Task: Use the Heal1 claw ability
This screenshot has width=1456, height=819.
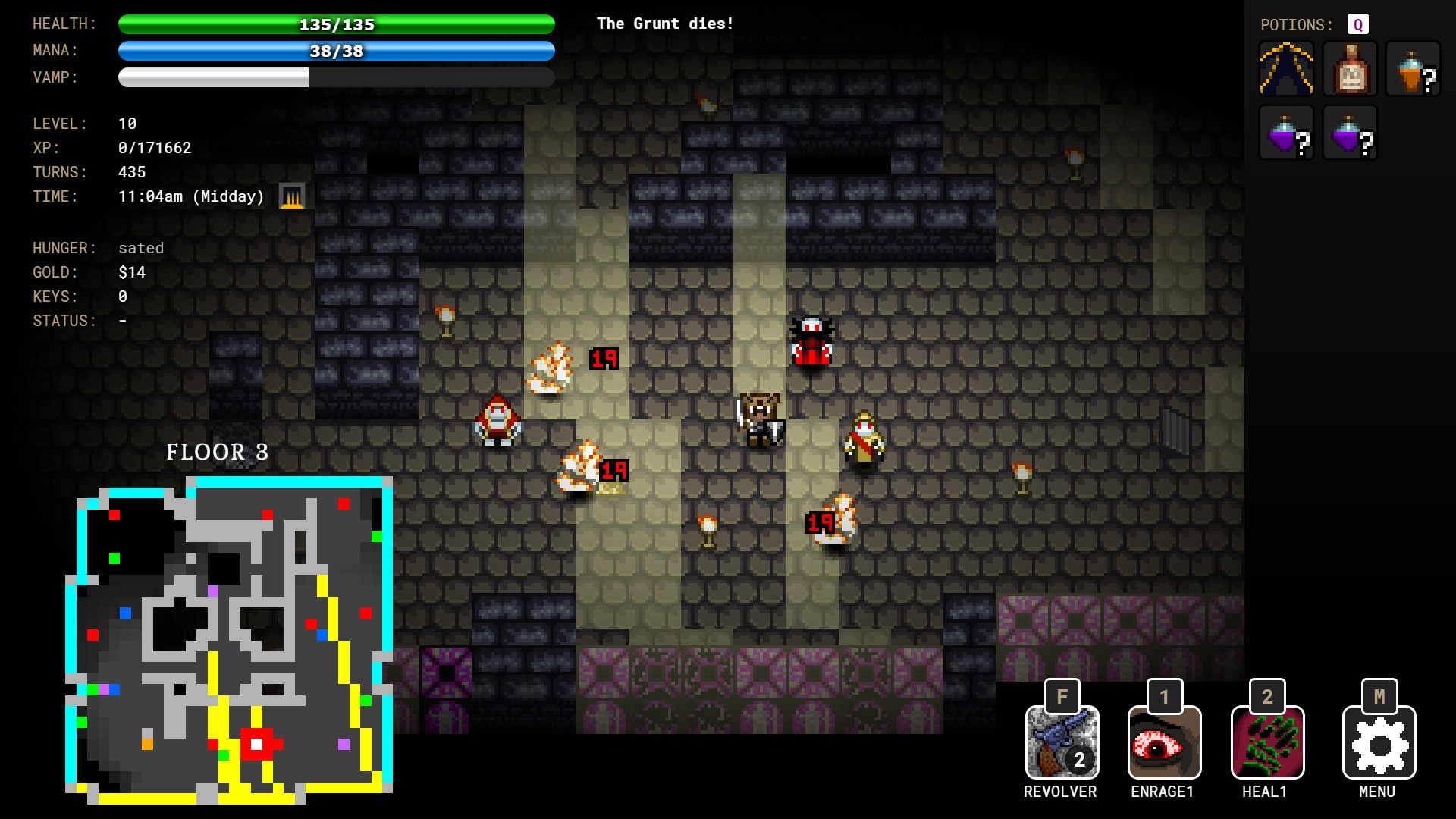Action: point(1266,743)
